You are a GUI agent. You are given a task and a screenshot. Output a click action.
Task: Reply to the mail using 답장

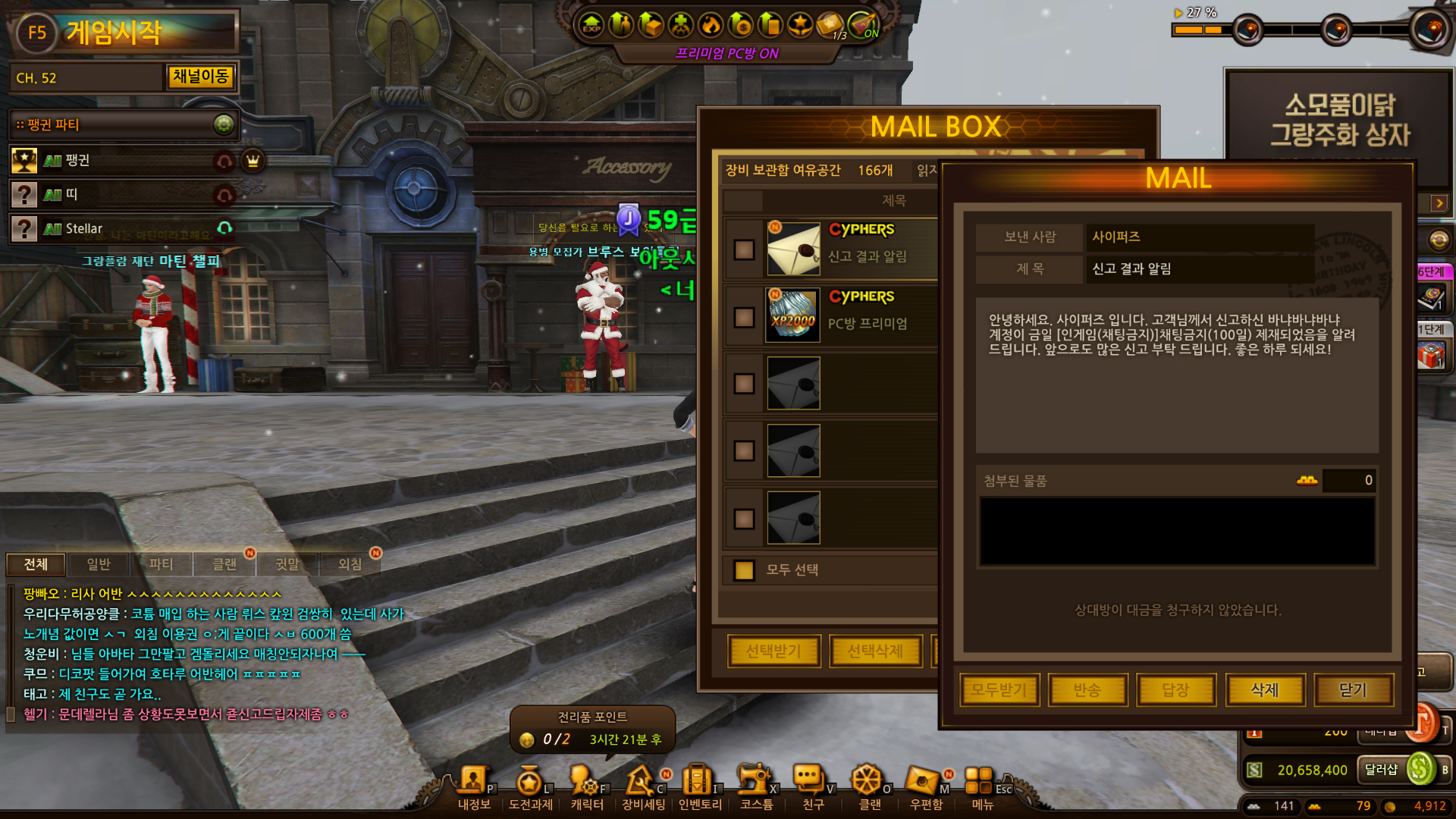(1175, 690)
